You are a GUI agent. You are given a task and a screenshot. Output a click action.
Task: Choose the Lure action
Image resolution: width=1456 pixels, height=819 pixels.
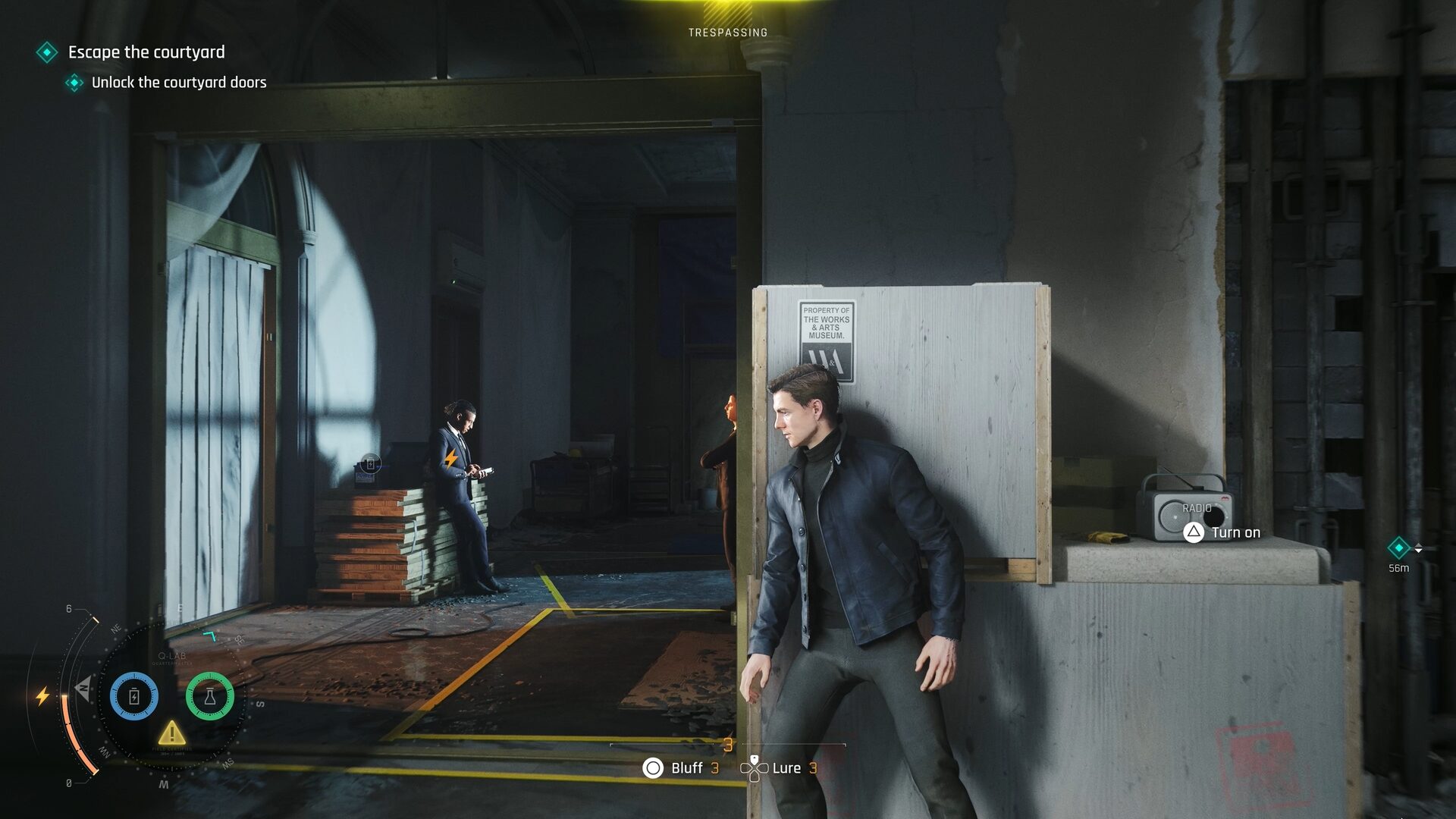coord(786,768)
